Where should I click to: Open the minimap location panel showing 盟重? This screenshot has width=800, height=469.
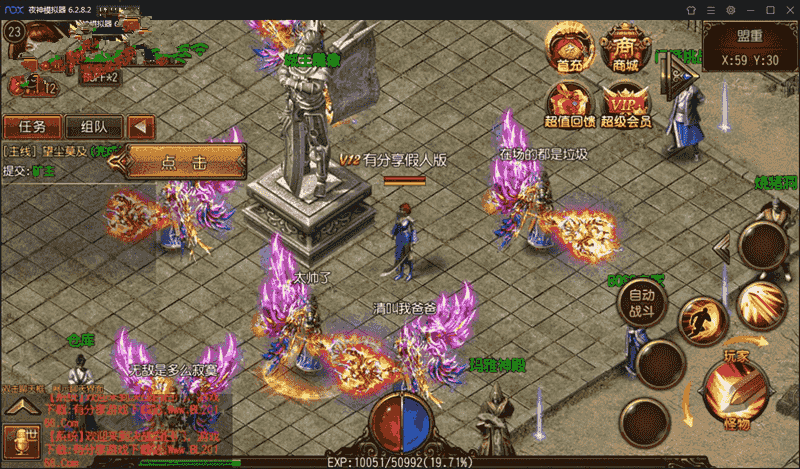(749, 47)
